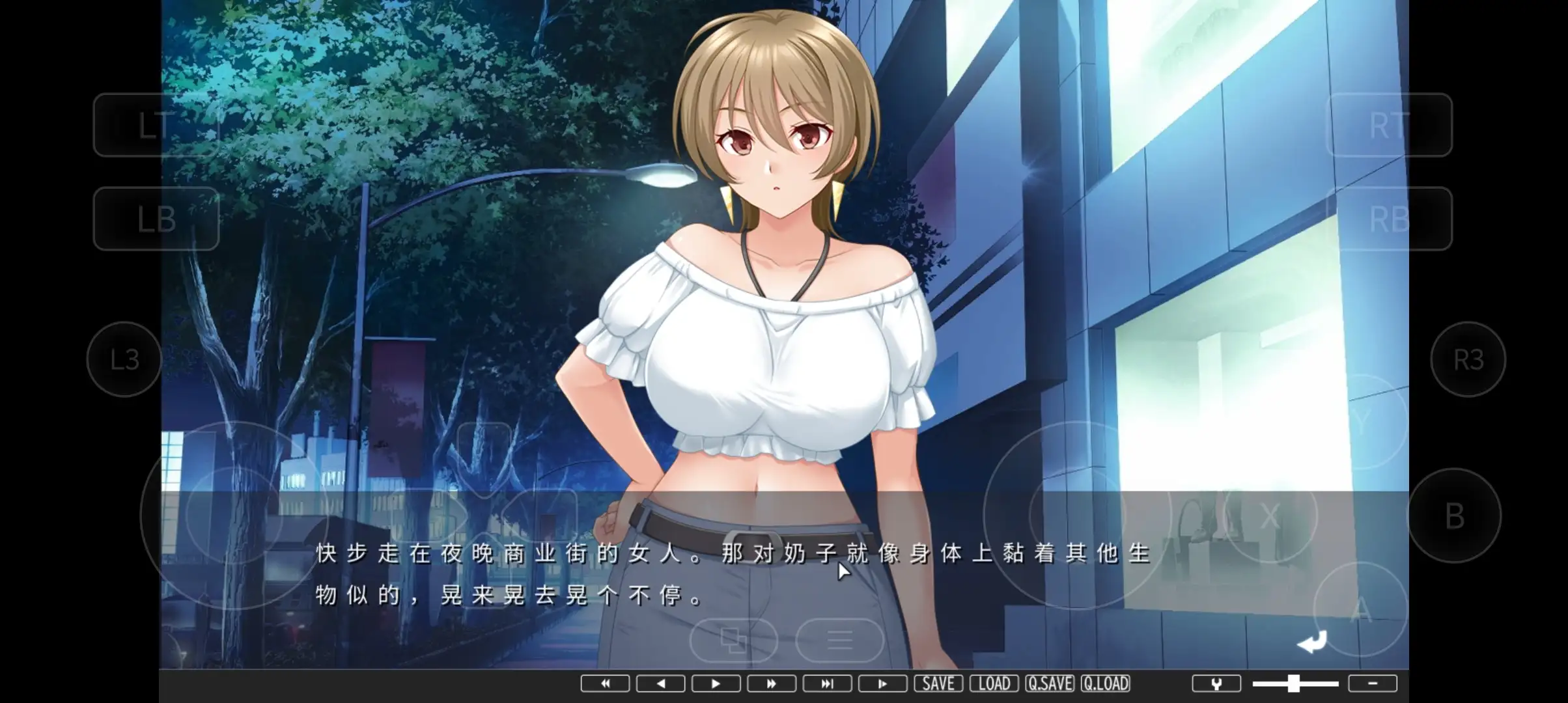Tap the emulator's three-line menu button
Screen dimensions: 1568x703
839,641
